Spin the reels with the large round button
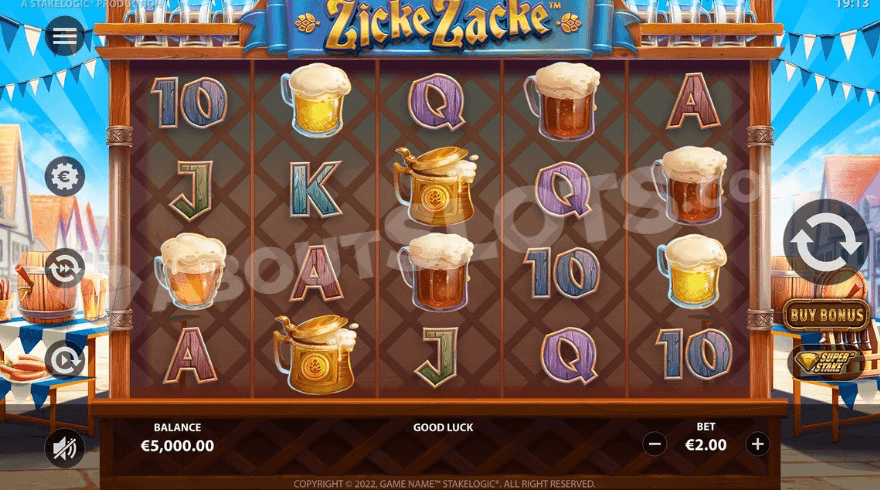Image resolution: width=880 pixels, height=490 pixels. tap(826, 241)
